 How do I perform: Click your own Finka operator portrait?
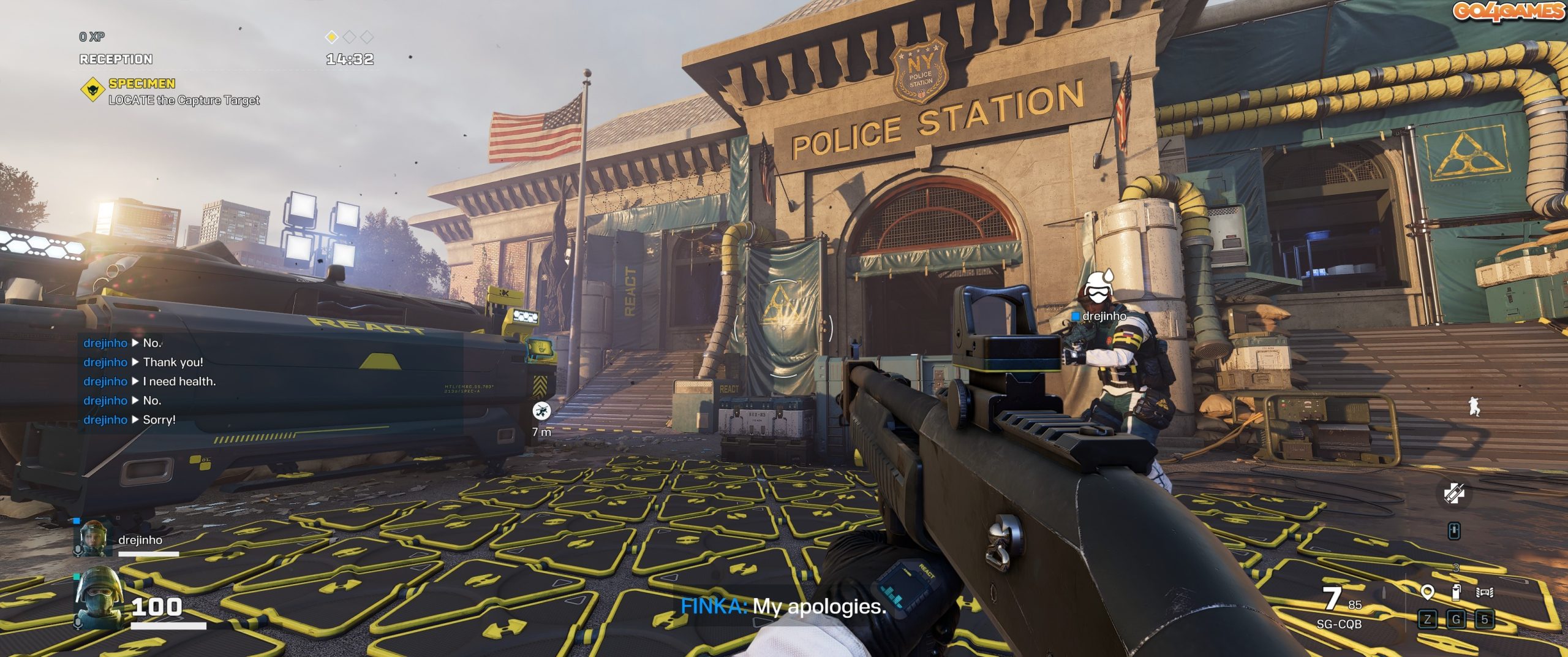point(97,598)
